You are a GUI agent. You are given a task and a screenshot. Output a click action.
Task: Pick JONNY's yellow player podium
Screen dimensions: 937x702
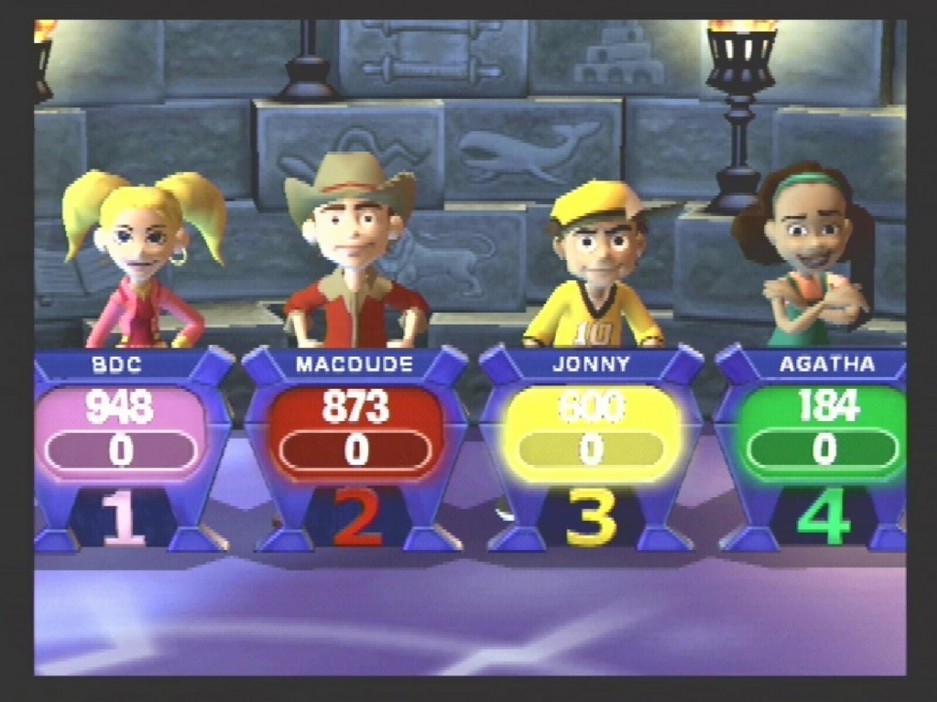[x=591, y=432]
